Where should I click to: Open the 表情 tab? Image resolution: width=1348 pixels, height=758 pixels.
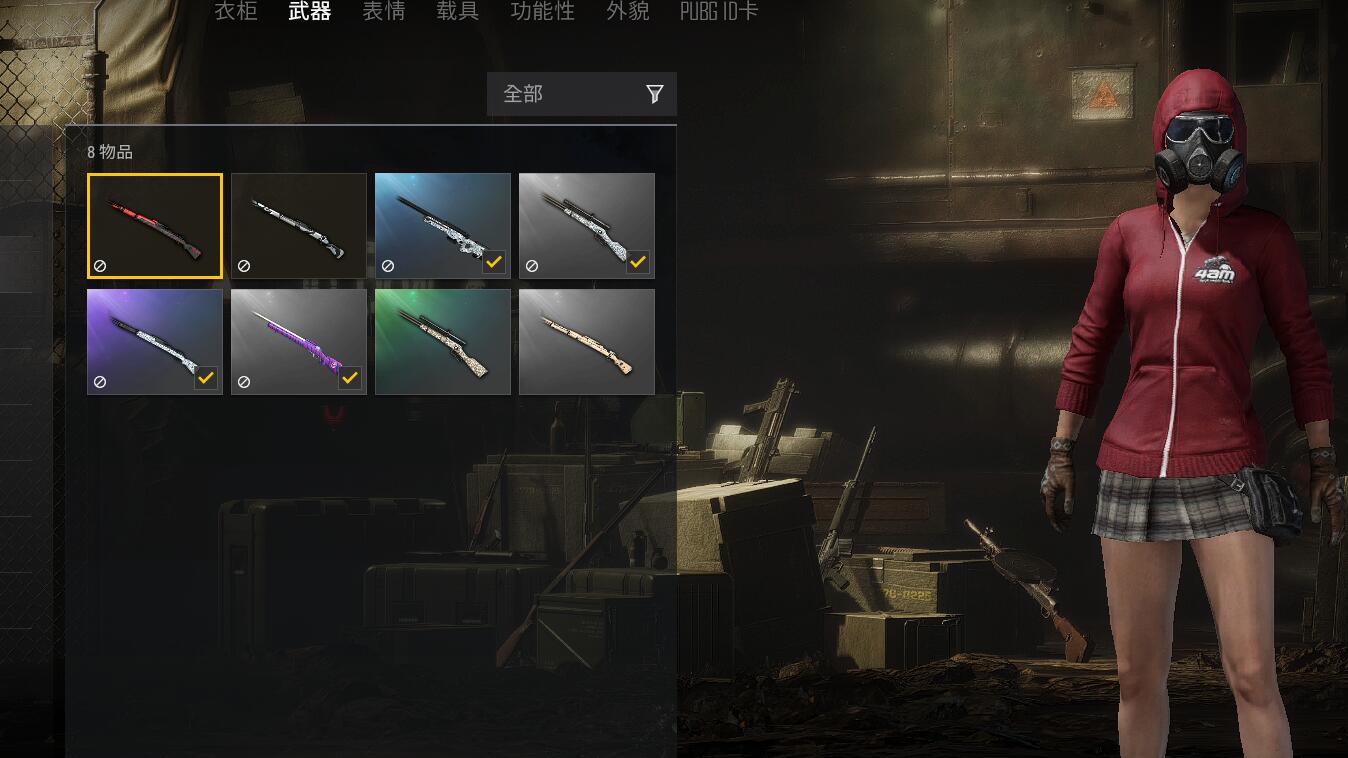[x=383, y=12]
